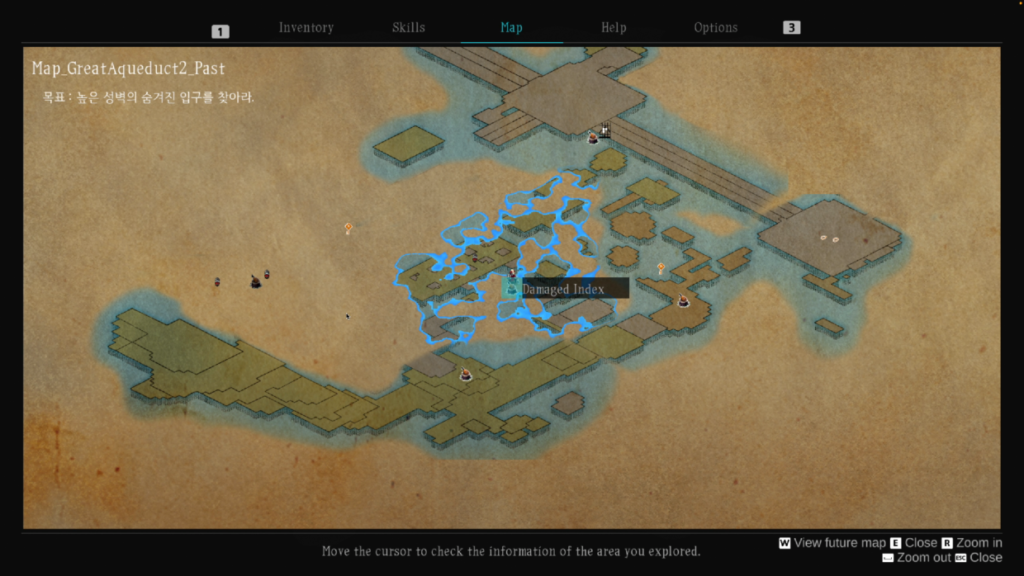The image size is (1024, 576).
Task: Open the Inventory tab
Action: pos(306,28)
